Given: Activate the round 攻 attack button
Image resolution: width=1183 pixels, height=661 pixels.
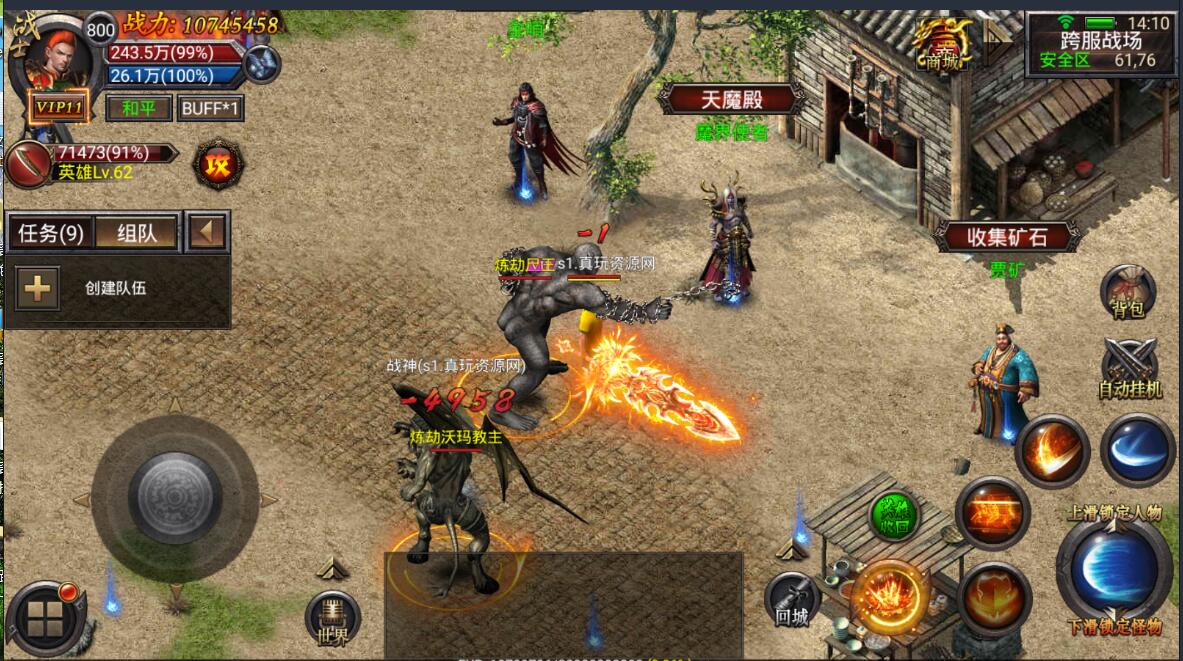Looking at the screenshot, I should (x=217, y=165).
